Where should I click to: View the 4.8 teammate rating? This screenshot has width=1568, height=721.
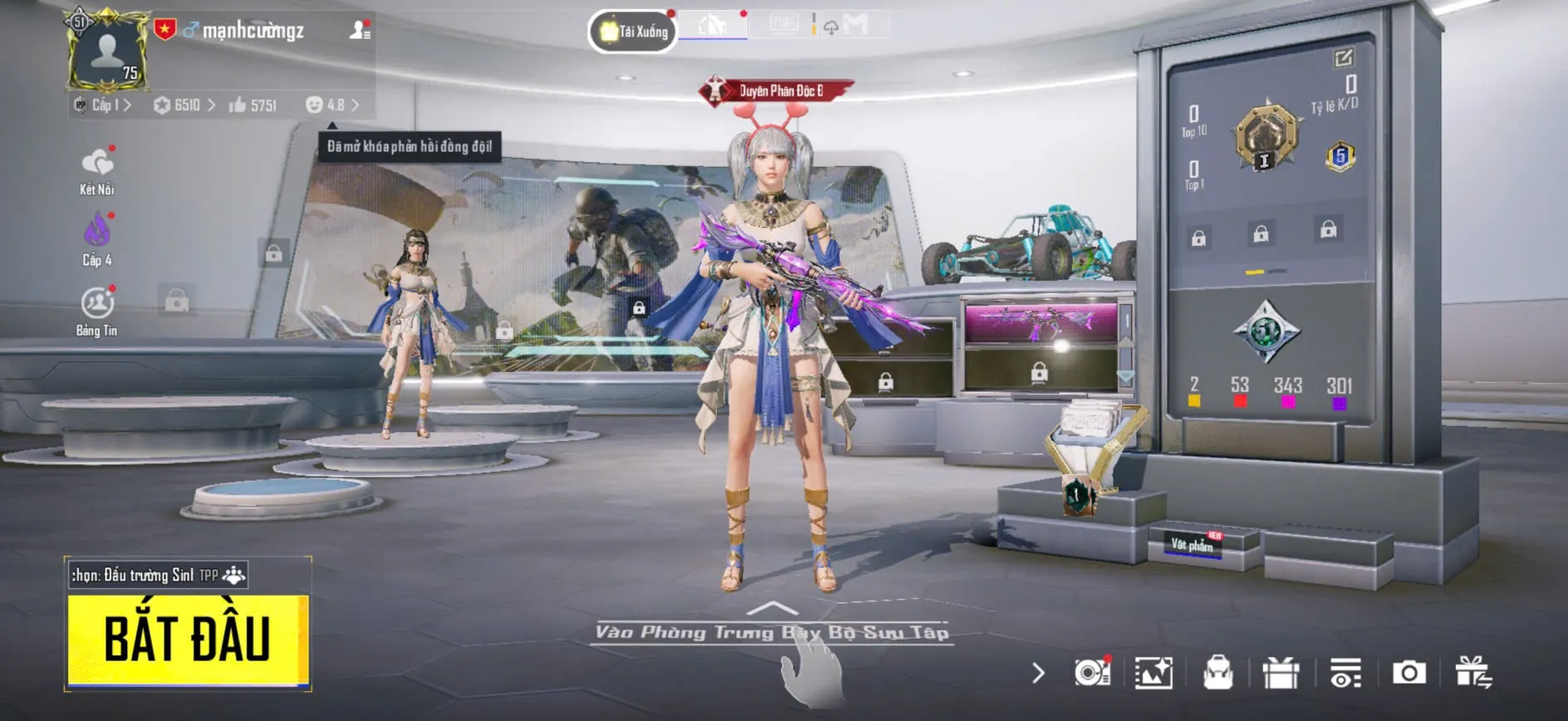(332, 105)
